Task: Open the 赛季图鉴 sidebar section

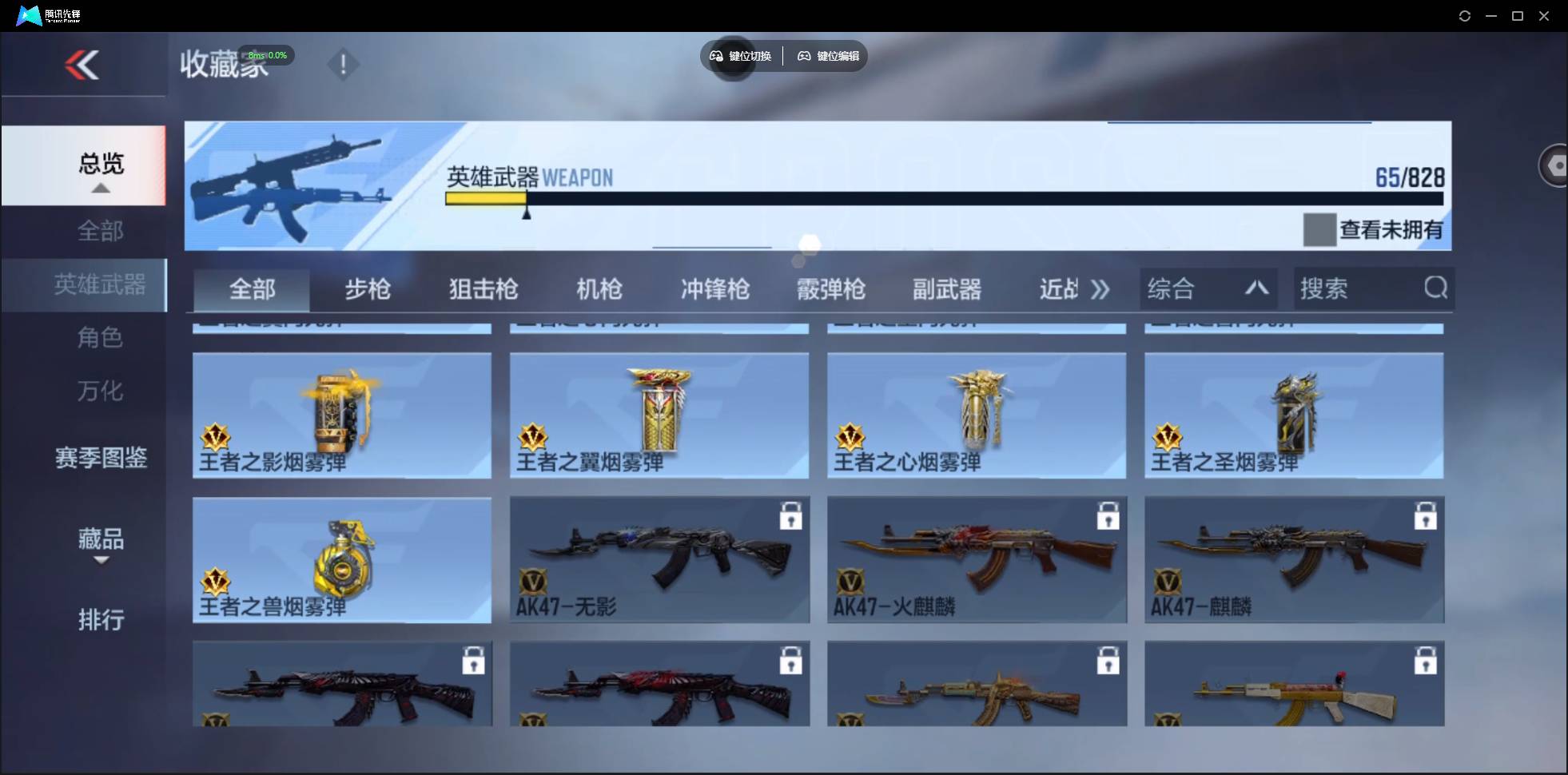Action: tap(101, 457)
